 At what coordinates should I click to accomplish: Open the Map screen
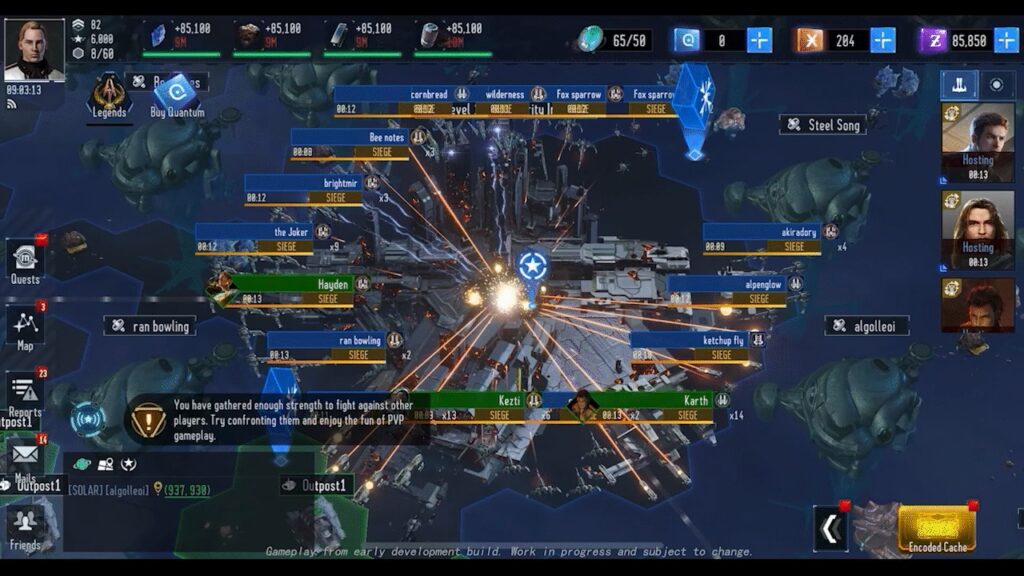click(x=25, y=327)
